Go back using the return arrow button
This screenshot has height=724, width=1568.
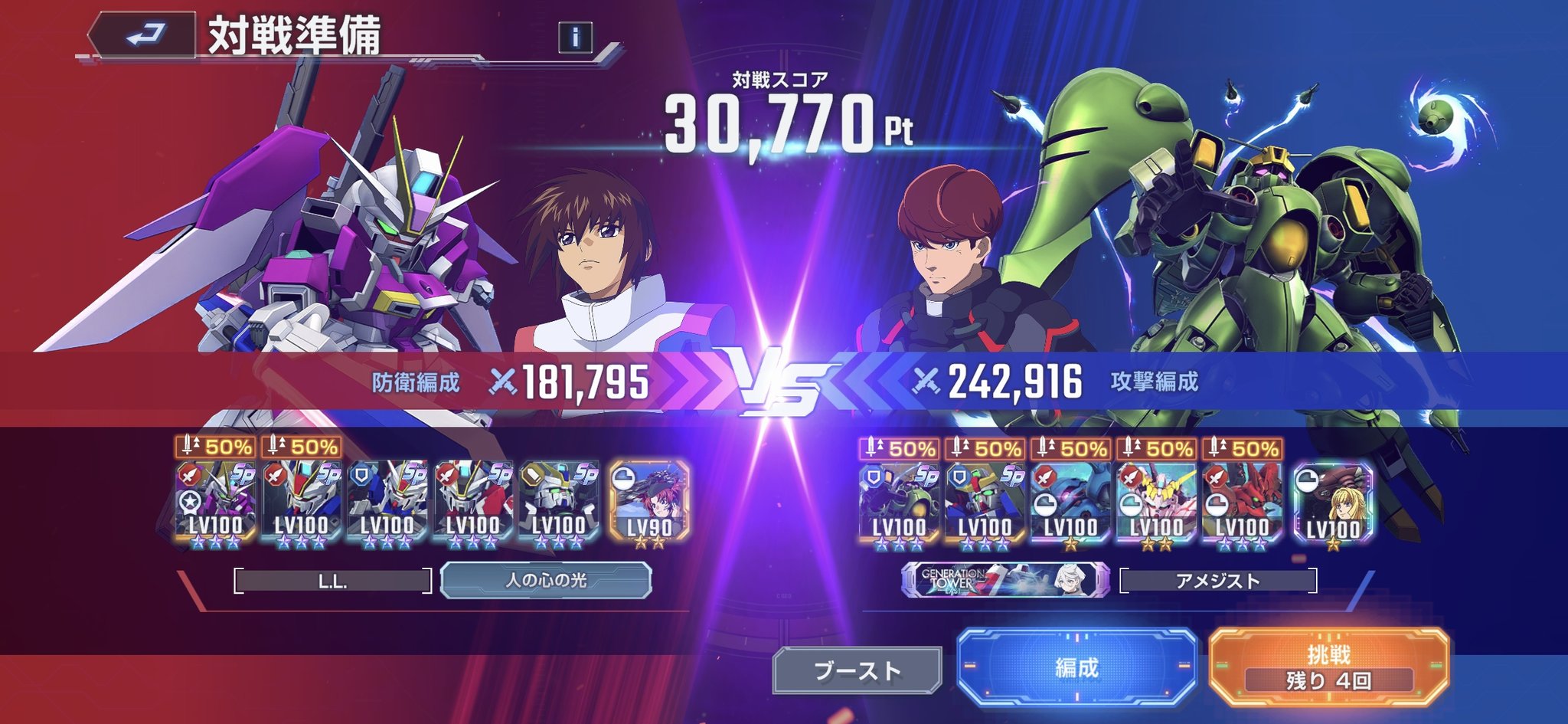point(143,35)
